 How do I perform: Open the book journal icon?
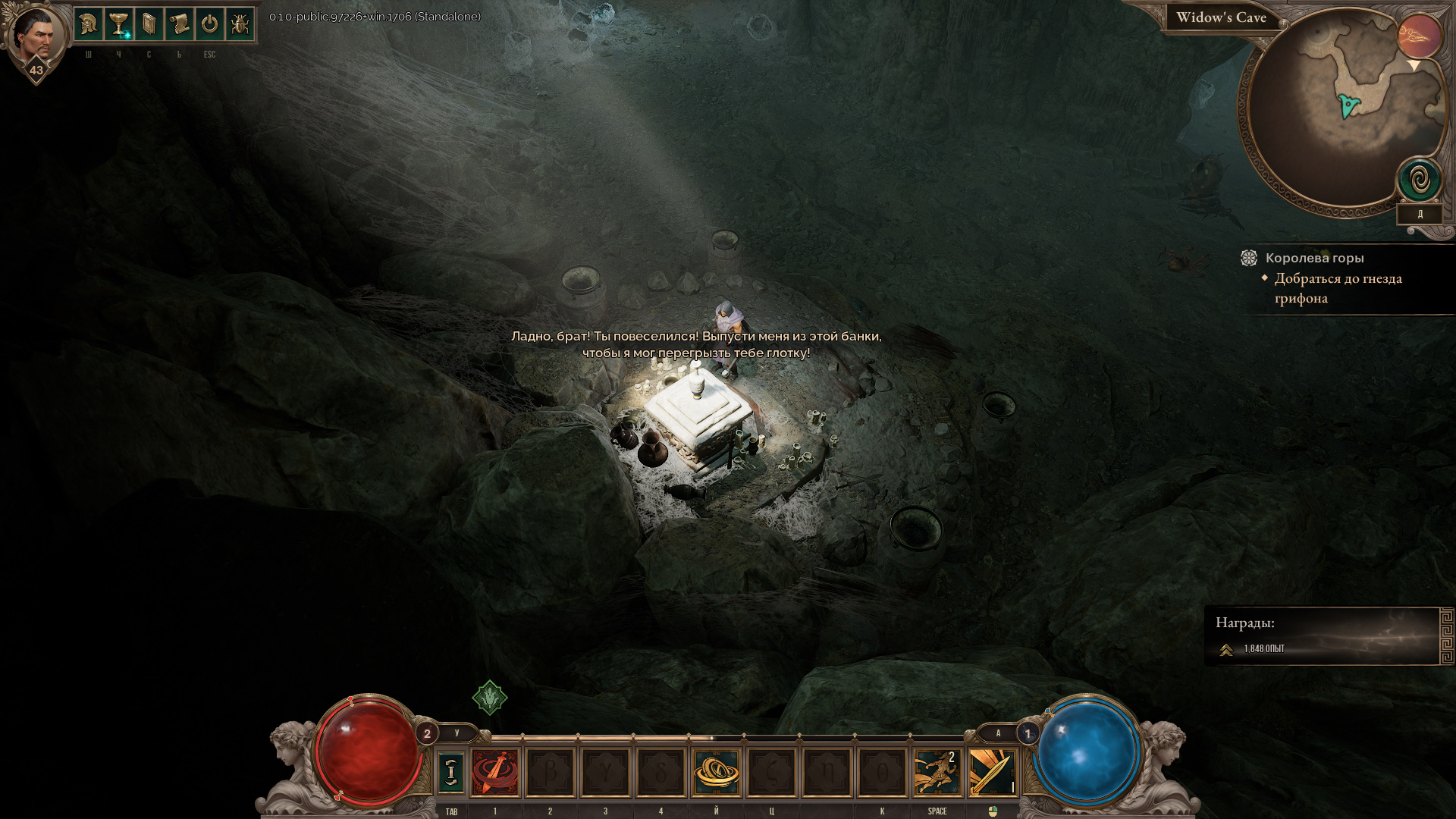[149, 25]
